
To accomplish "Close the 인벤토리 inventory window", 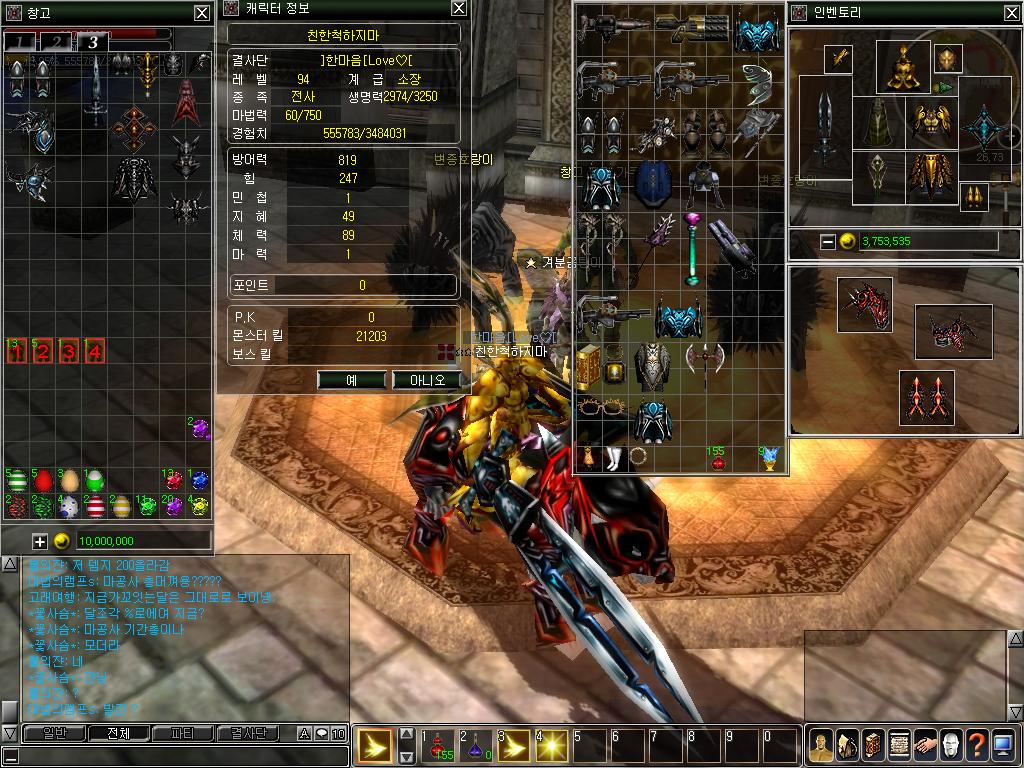I will [x=1013, y=13].
